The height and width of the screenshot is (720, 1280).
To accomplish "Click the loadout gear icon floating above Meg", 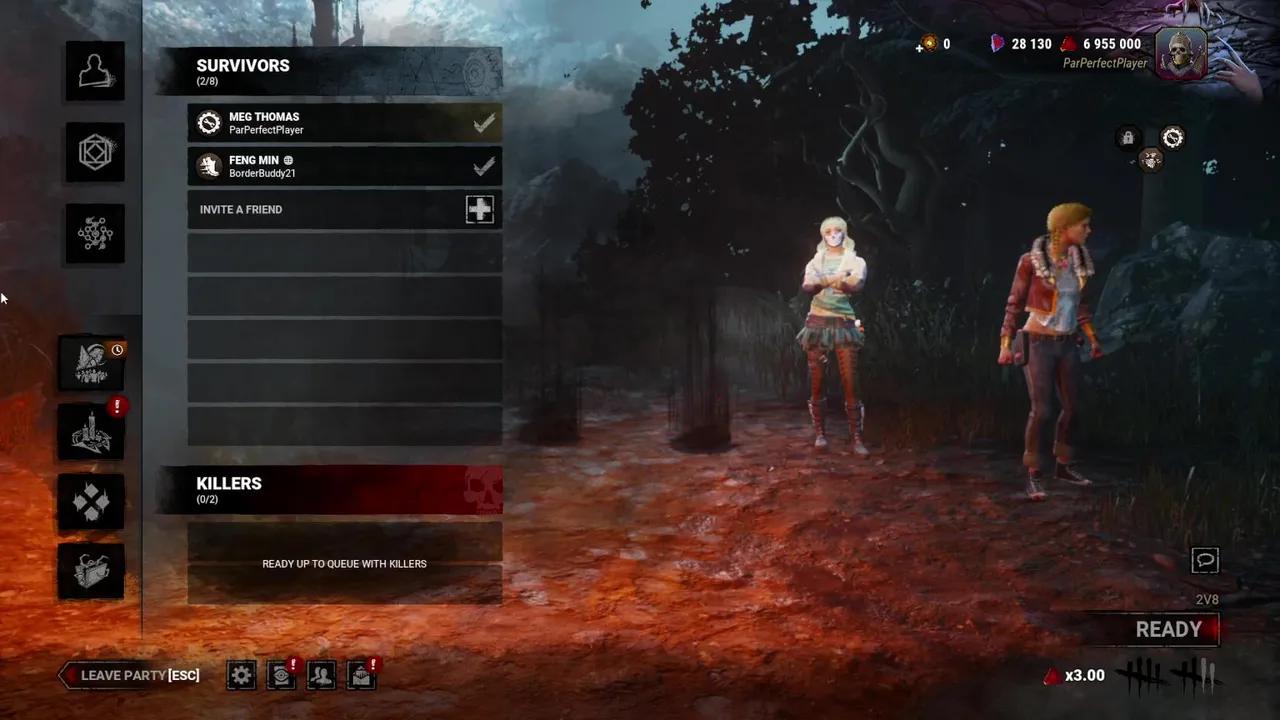I will pyautogui.click(x=1172, y=138).
